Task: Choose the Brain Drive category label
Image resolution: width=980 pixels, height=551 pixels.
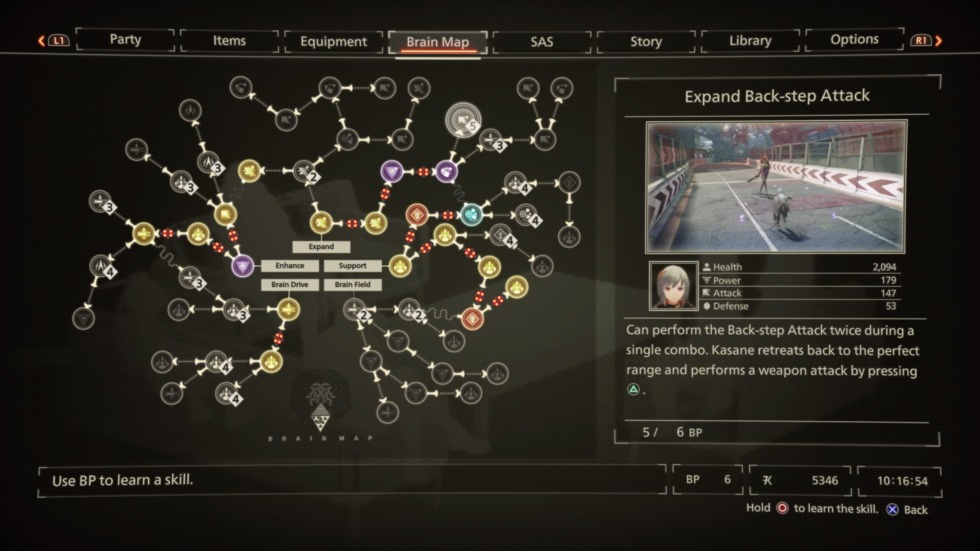Action: click(x=290, y=285)
